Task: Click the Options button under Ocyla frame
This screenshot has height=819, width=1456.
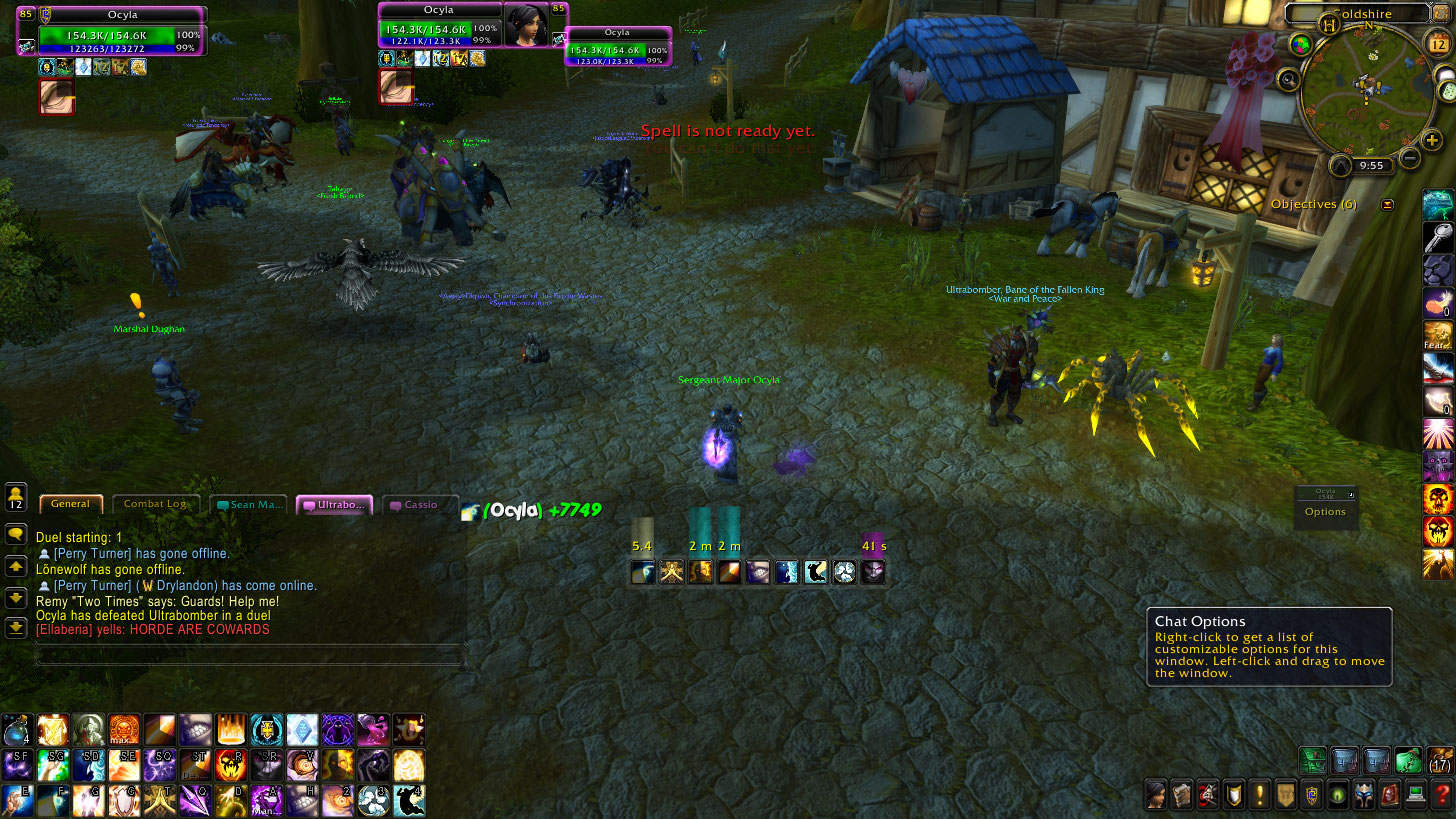Action: (x=1325, y=512)
